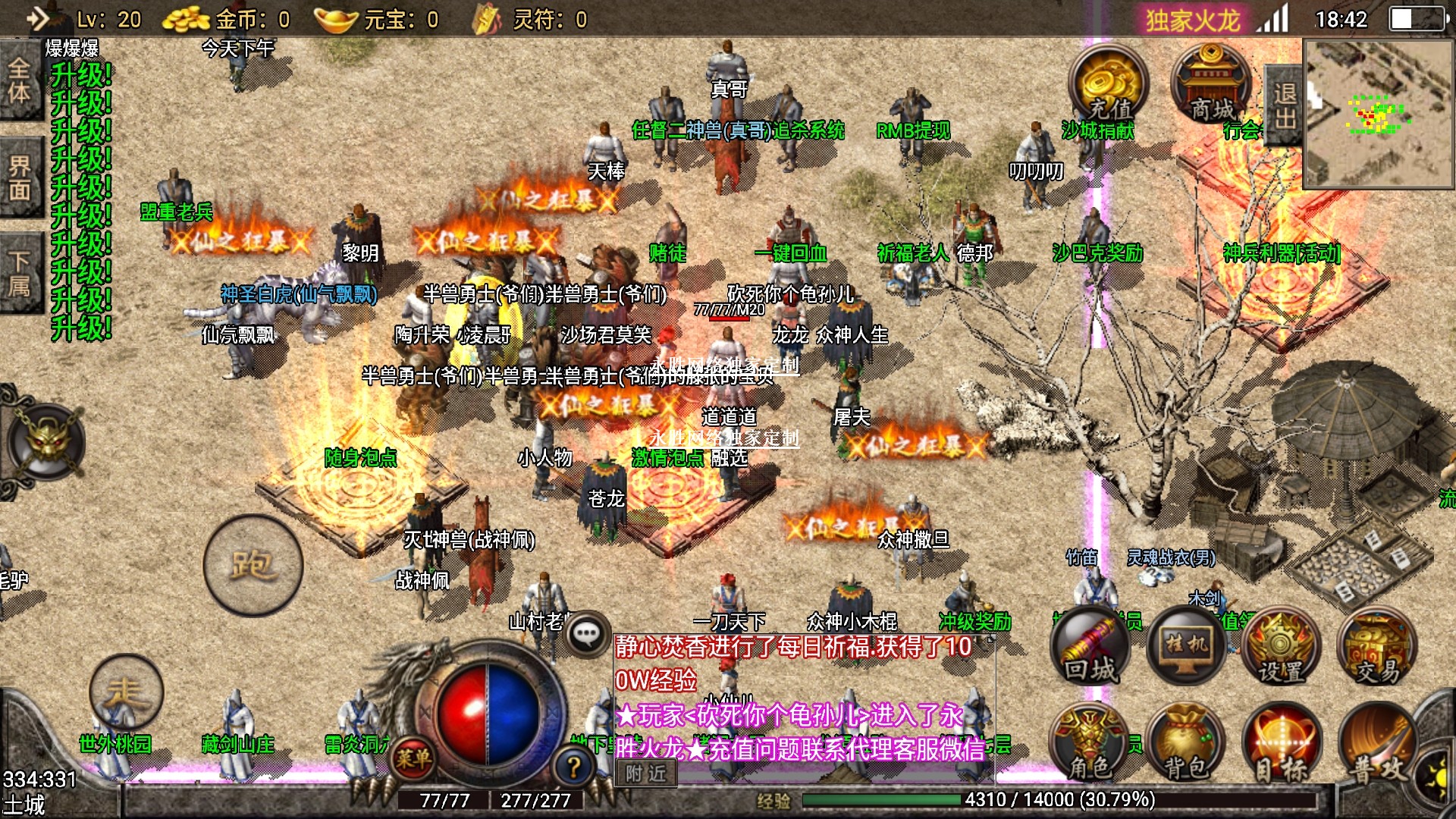The image size is (1456, 819).
Task: Toggle the 走 walk button
Action: (x=126, y=692)
